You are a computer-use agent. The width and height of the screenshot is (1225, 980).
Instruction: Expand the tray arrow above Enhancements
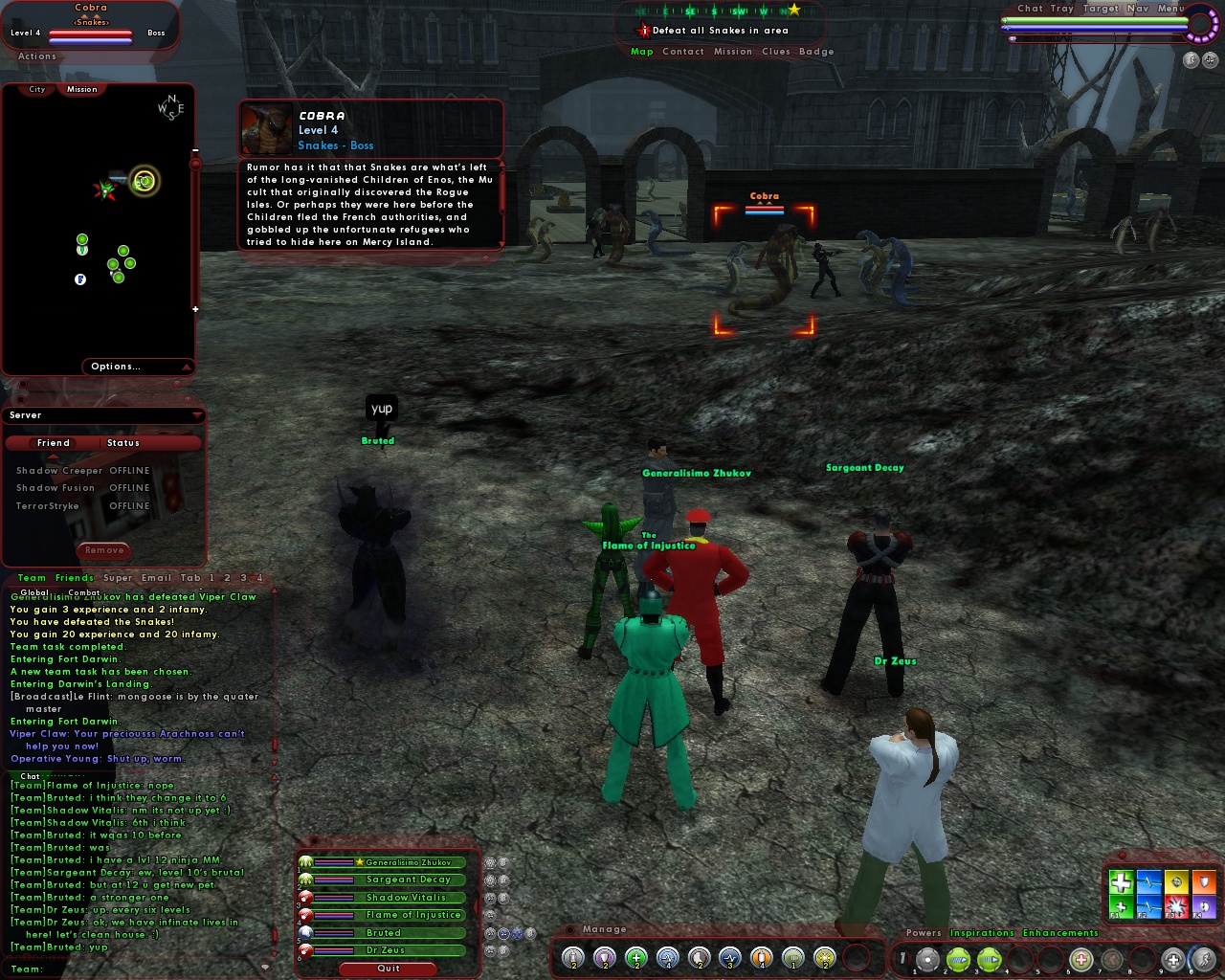[1136, 934]
